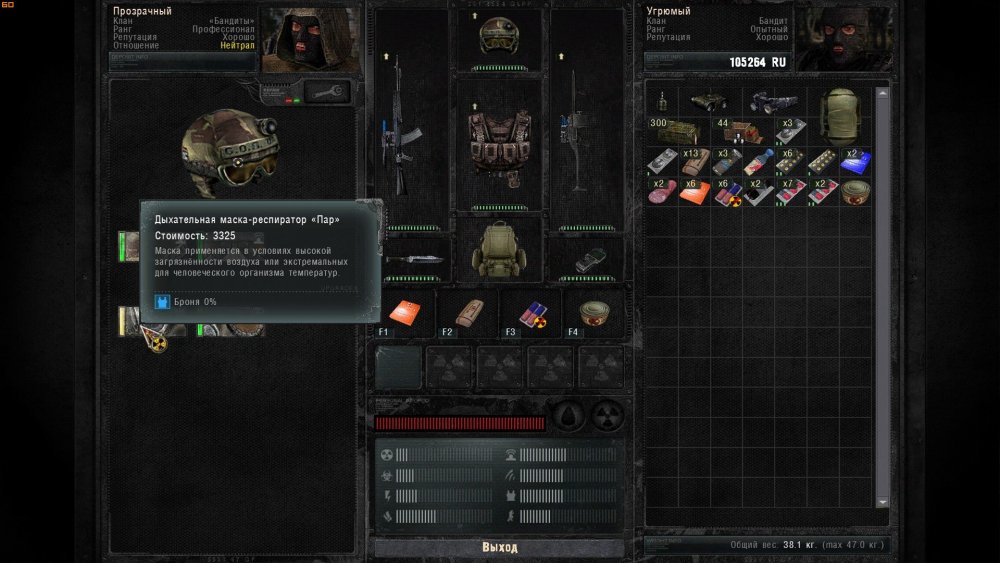Pick the blue medkit stack
Image resolution: width=1000 pixels, height=563 pixels.
(x=855, y=162)
